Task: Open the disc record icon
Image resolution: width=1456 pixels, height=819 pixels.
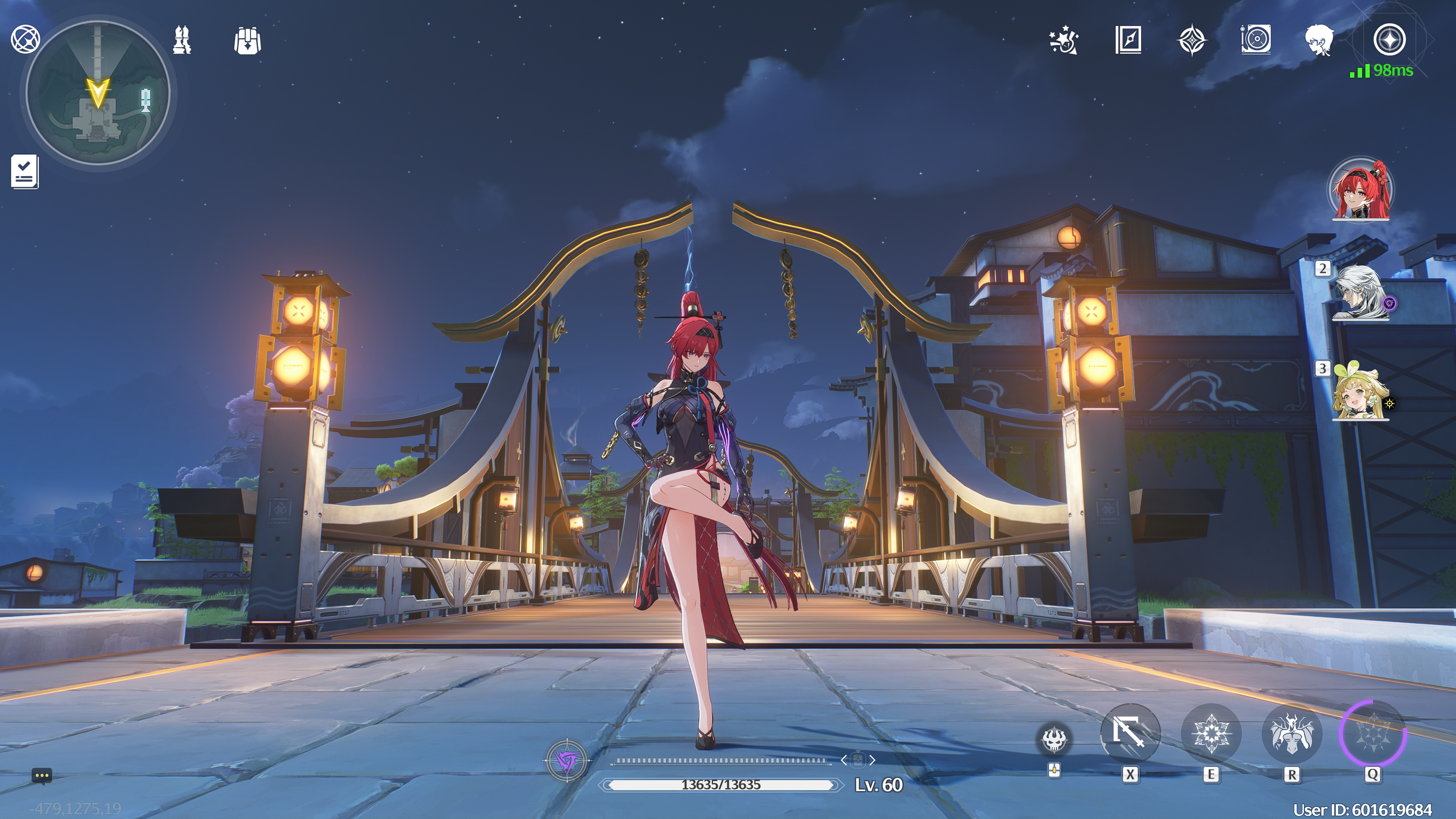Action: click(x=1256, y=40)
